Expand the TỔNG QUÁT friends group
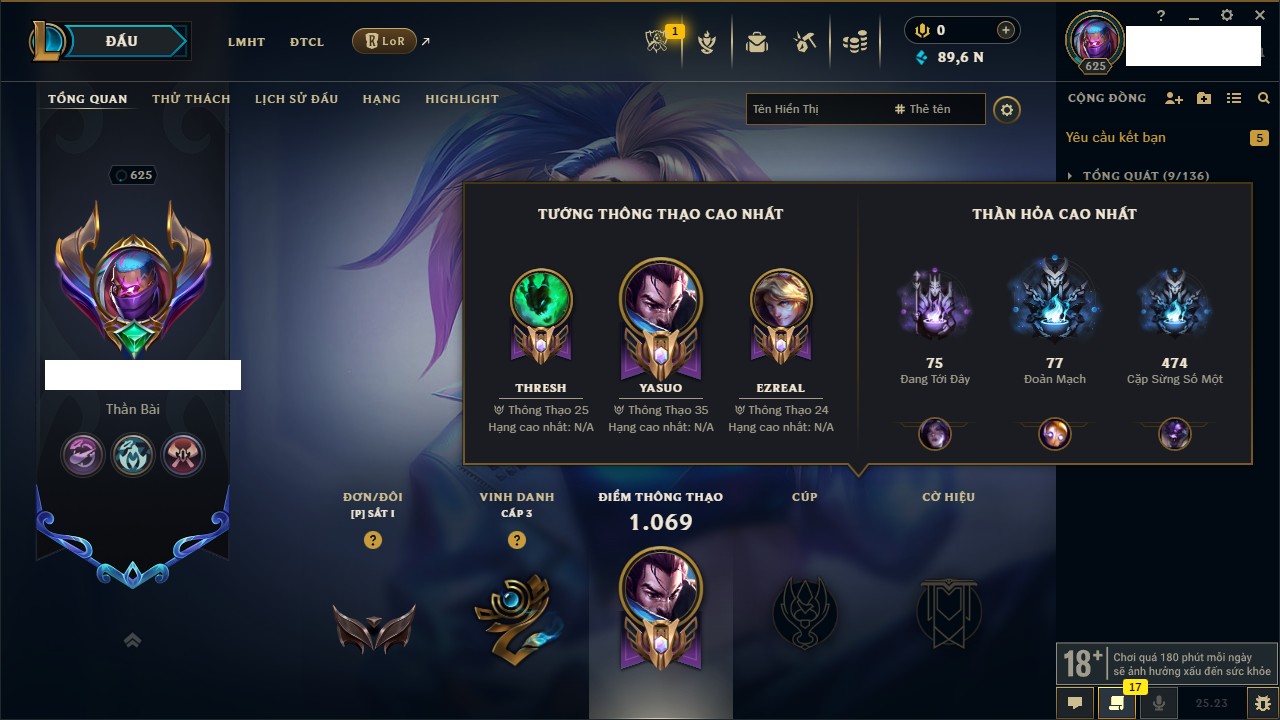 pyautogui.click(x=1071, y=176)
